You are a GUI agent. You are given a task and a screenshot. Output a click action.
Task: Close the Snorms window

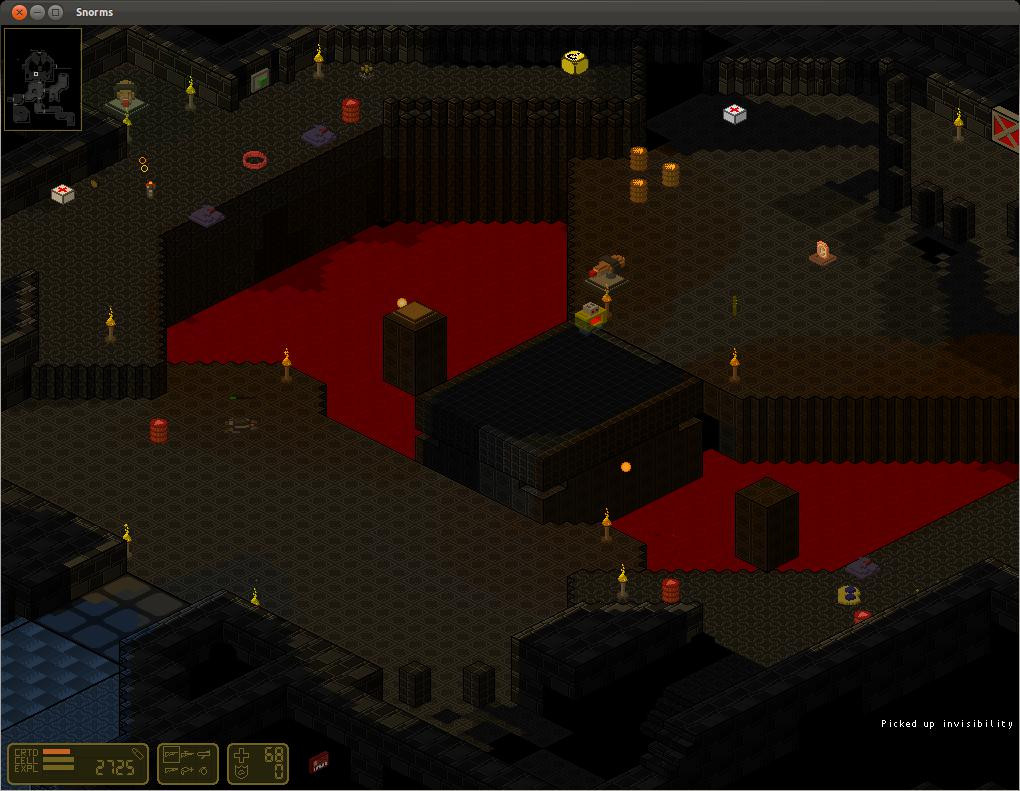click(19, 12)
